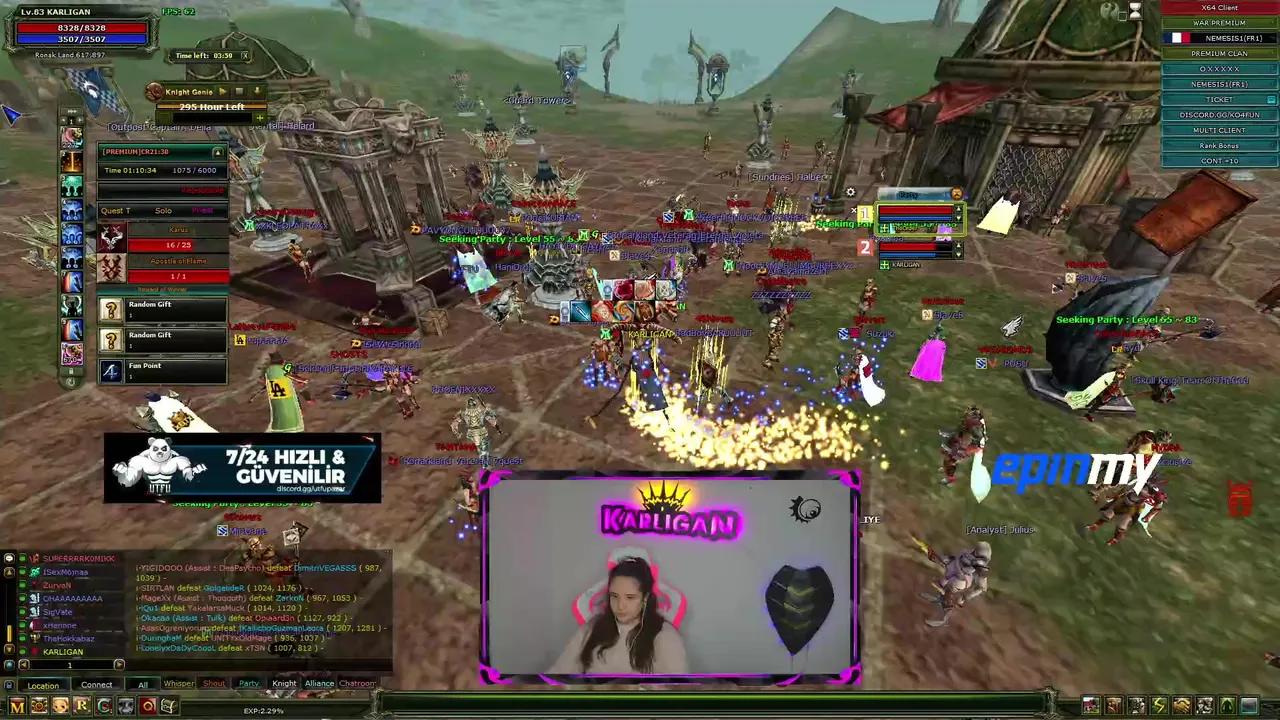
Task: Toggle the Shout chat channel
Action: click(214, 683)
